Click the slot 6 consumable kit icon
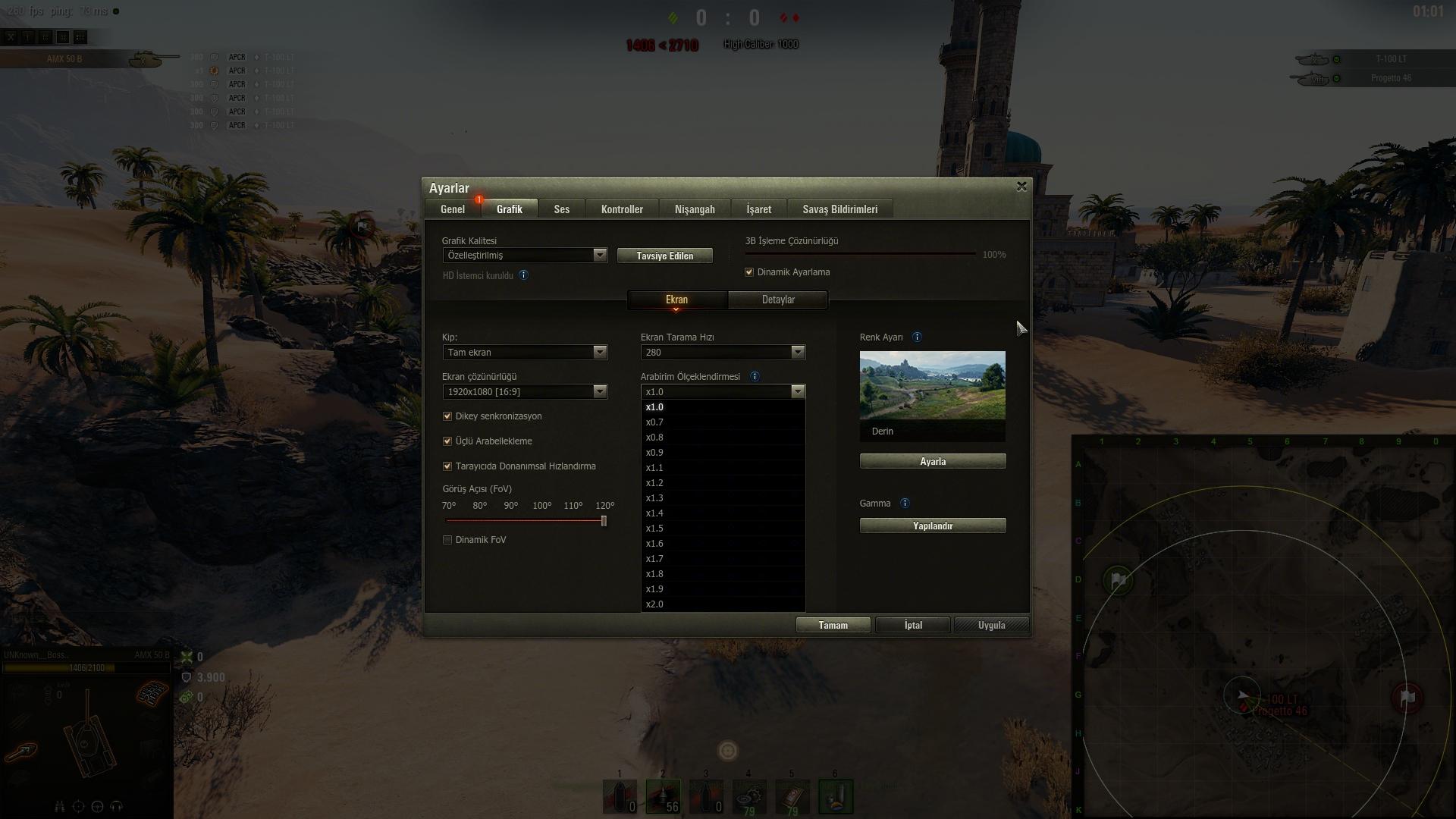 click(836, 796)
